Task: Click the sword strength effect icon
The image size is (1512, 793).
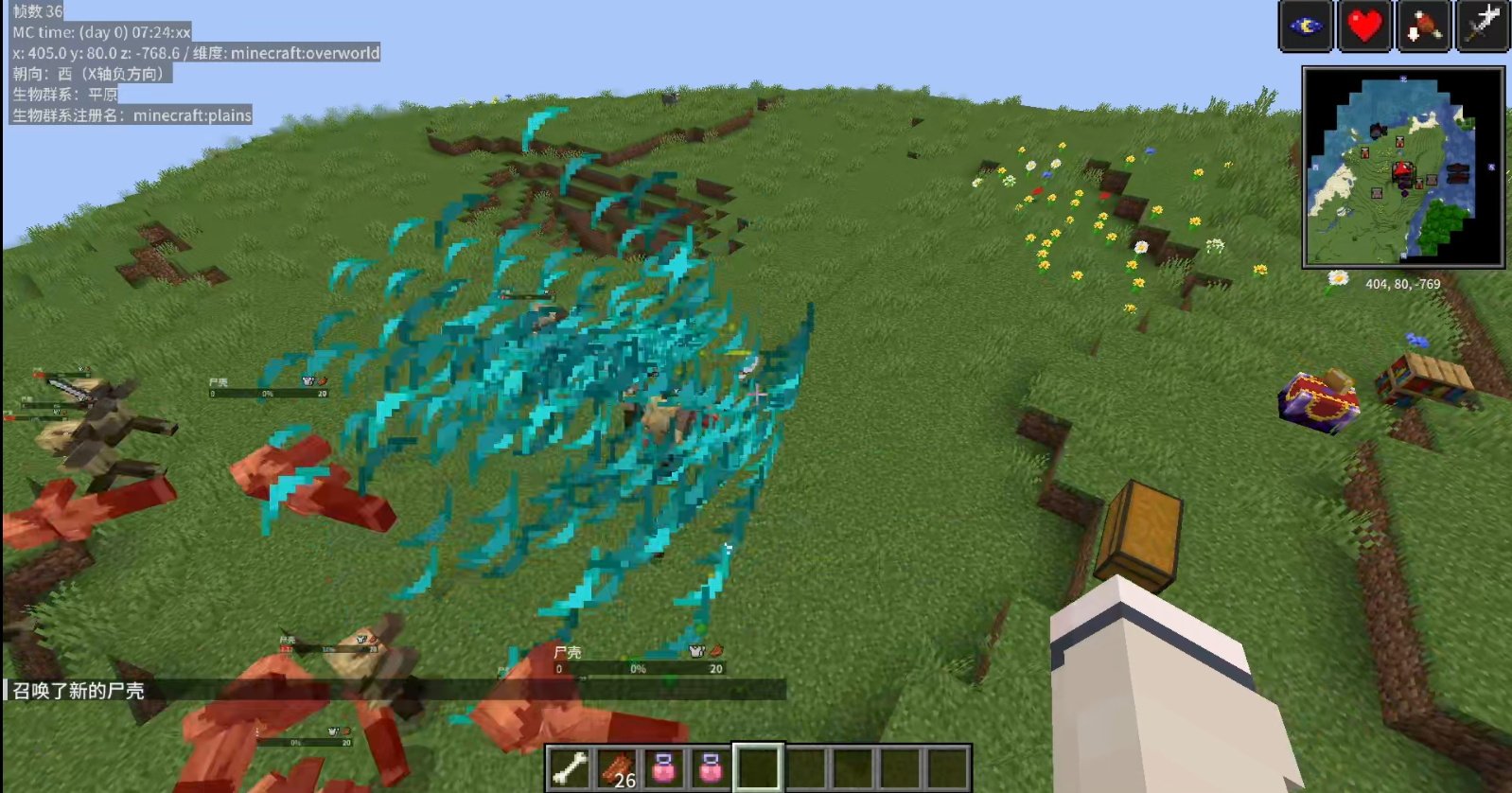Action: pos(1482,26)
